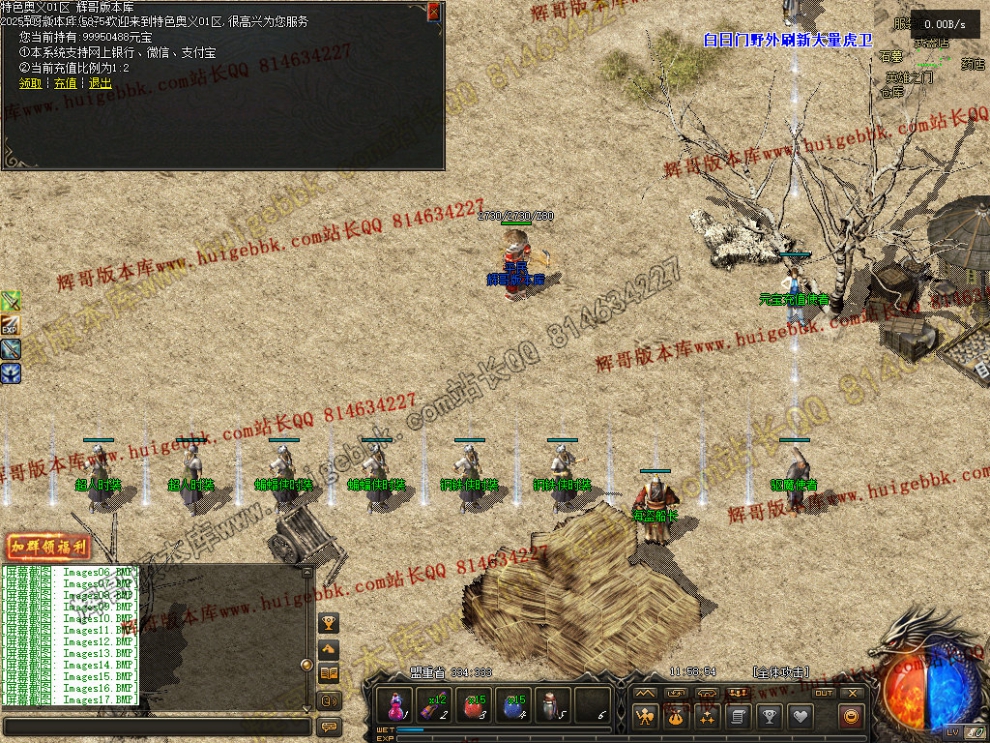This screenshot has width=990, height=743.
Task: Open the character panel with warrior icon
Action: click(645, 716)
